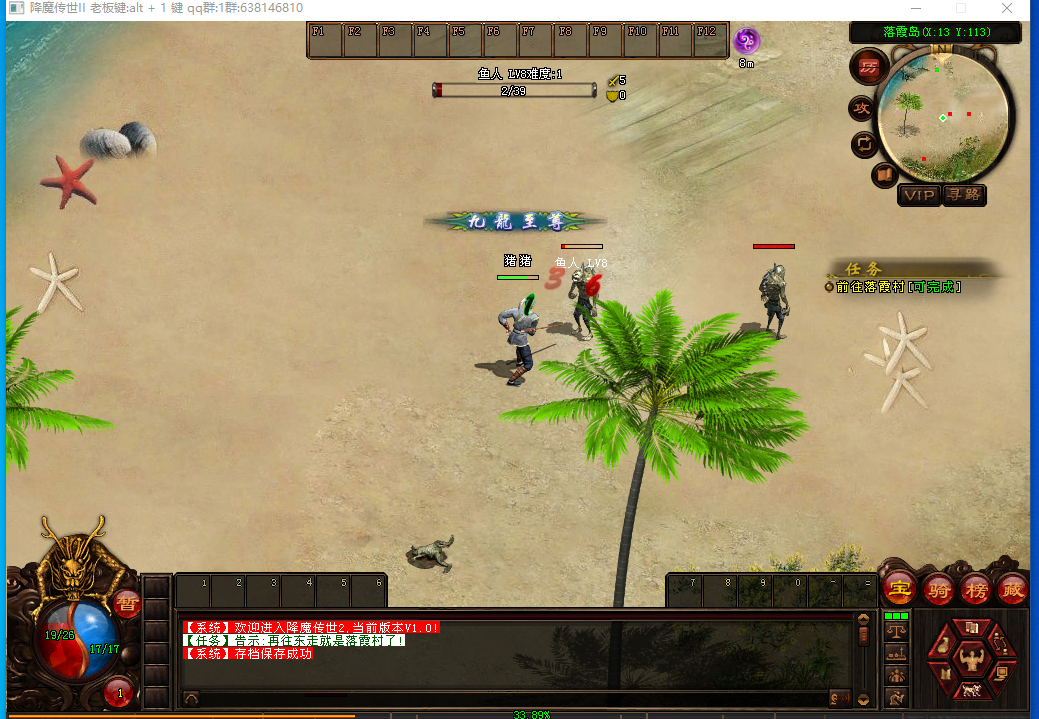
Task: Click the 暂 pause button by the orb
Action: pyautogui.click(x=126, y=603)
